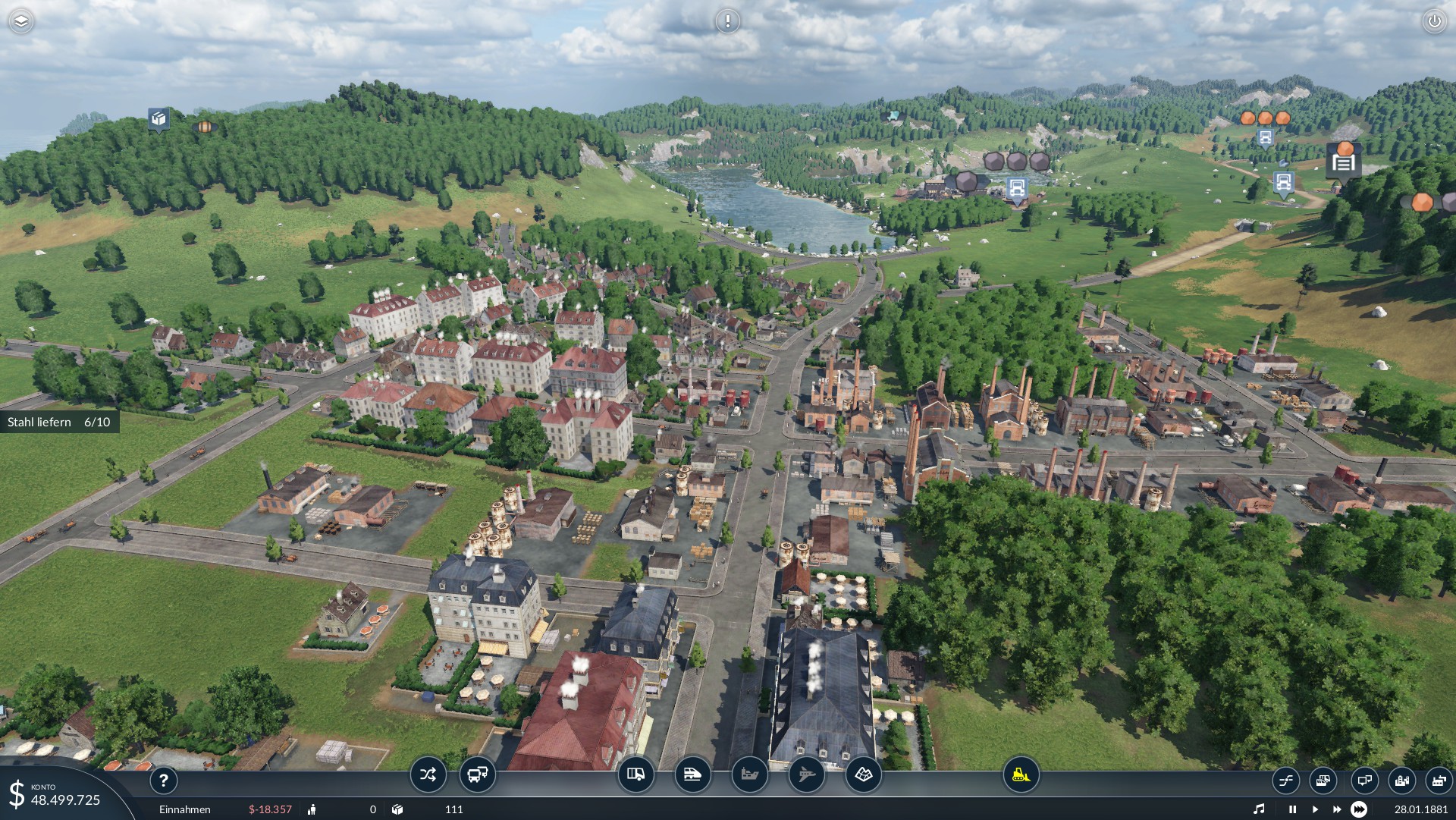1456x820 pixels.
Task: Open the road construction truck menu
Action: pos(635,774)
